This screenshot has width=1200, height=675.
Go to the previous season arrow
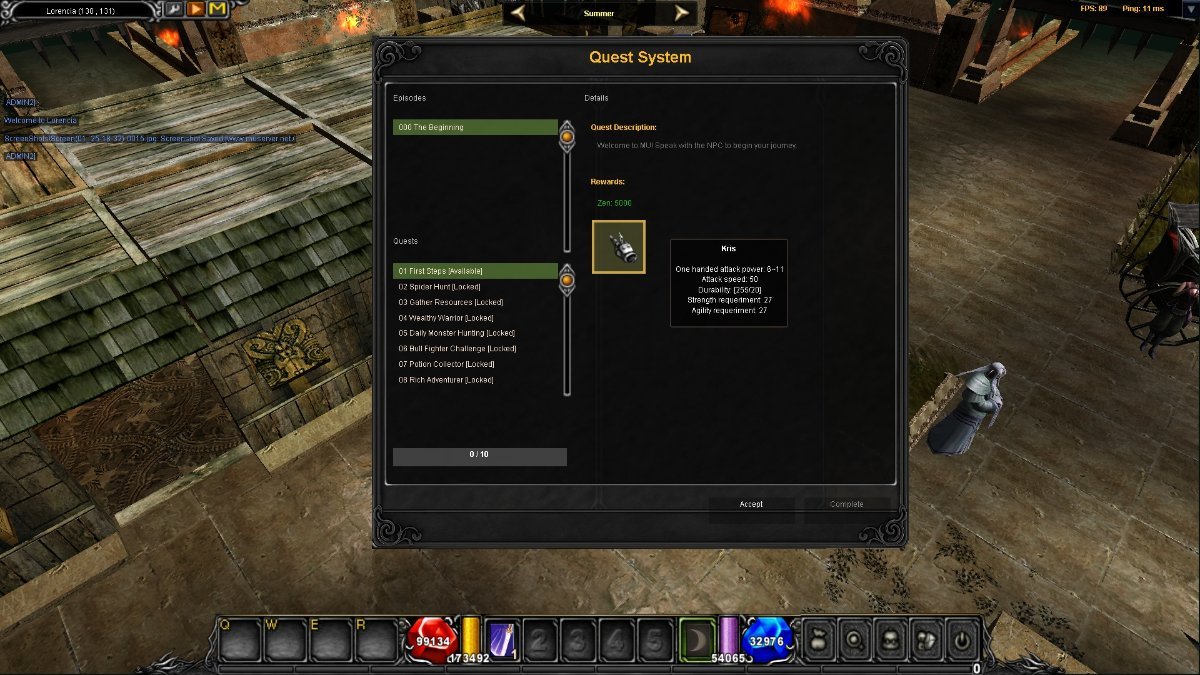(519, 13)
